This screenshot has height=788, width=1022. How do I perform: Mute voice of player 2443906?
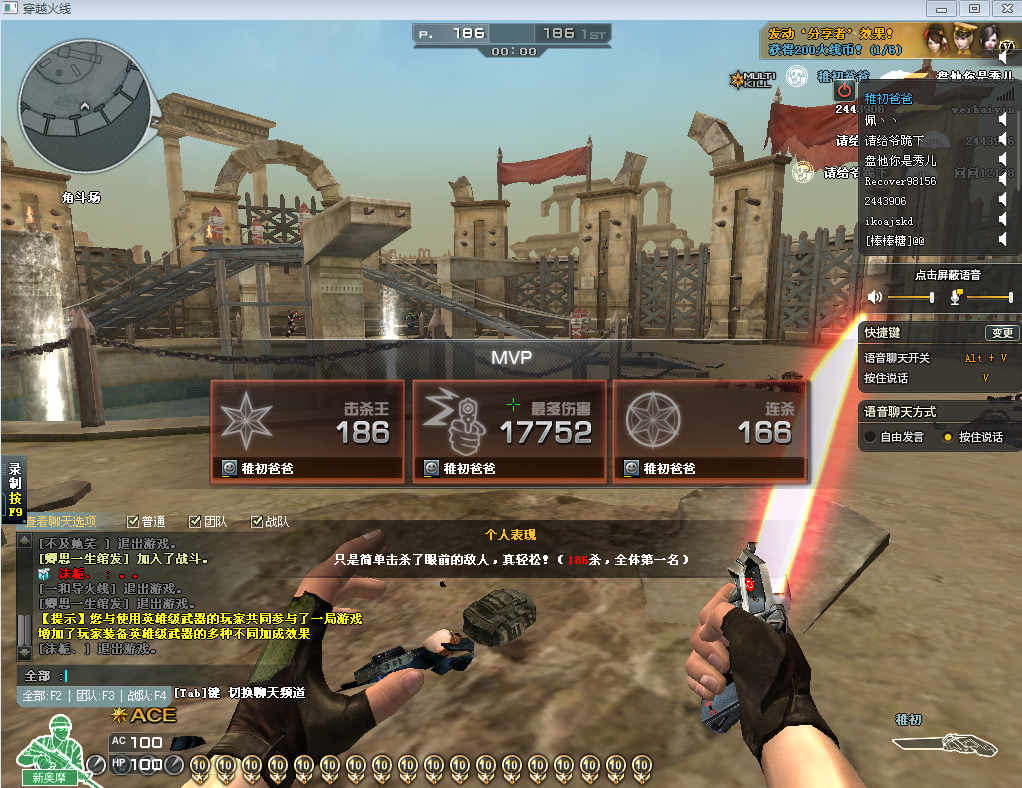tap(1002, 201)
